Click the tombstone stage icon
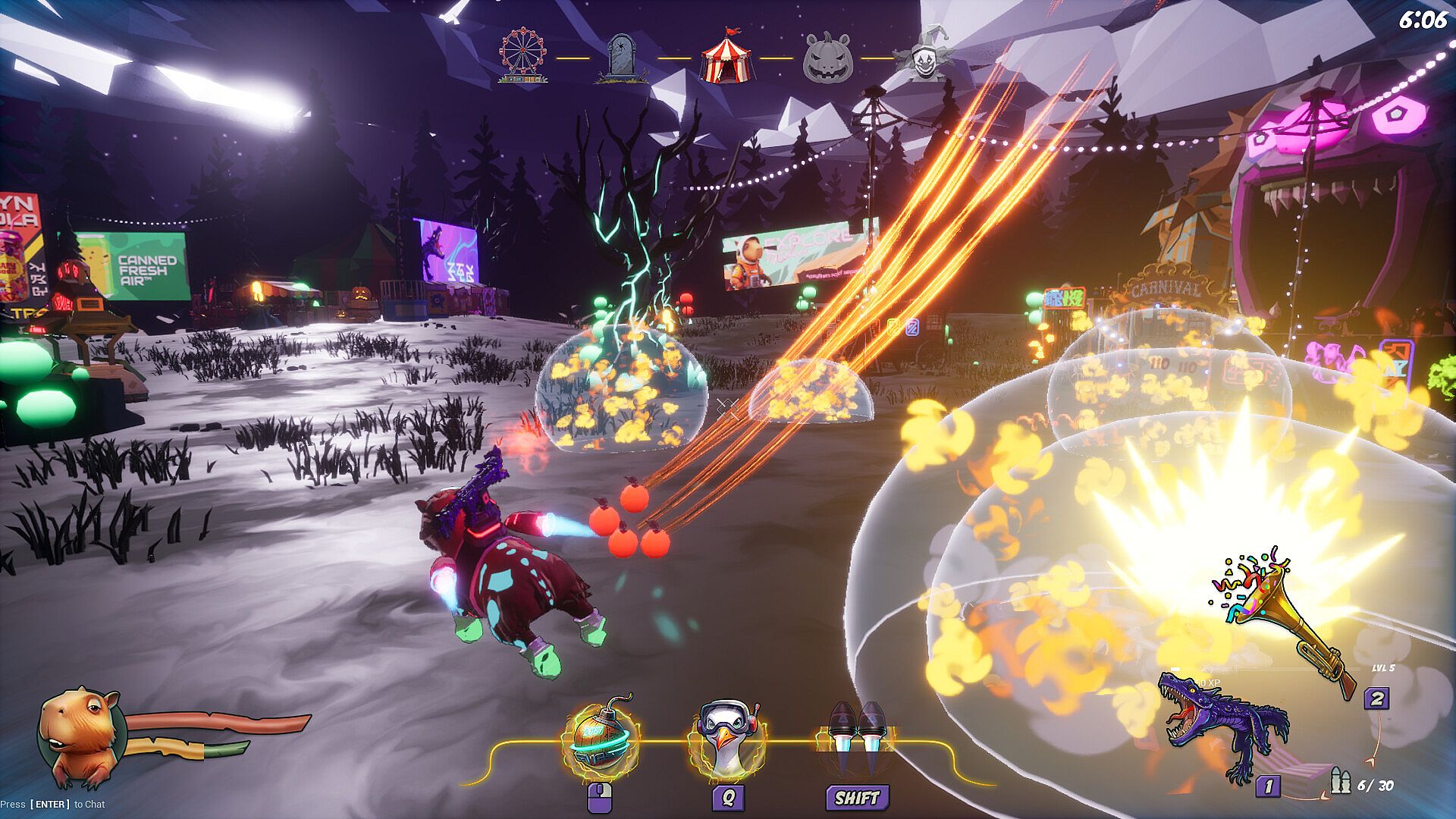Viewport: 1456px width, 819px height. pos(623,57)
